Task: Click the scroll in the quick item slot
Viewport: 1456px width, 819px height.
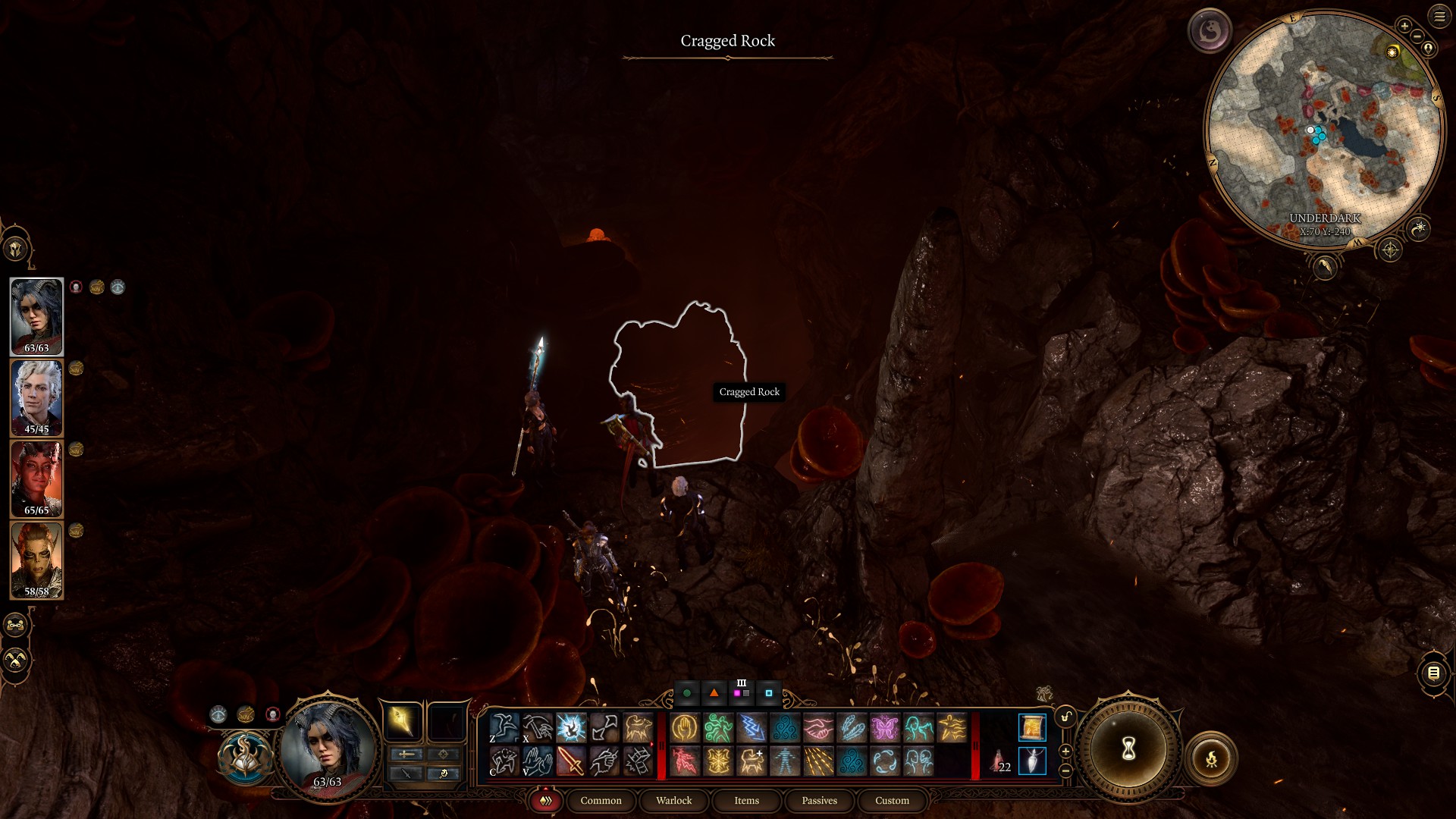Action: tap(1032, 727)
